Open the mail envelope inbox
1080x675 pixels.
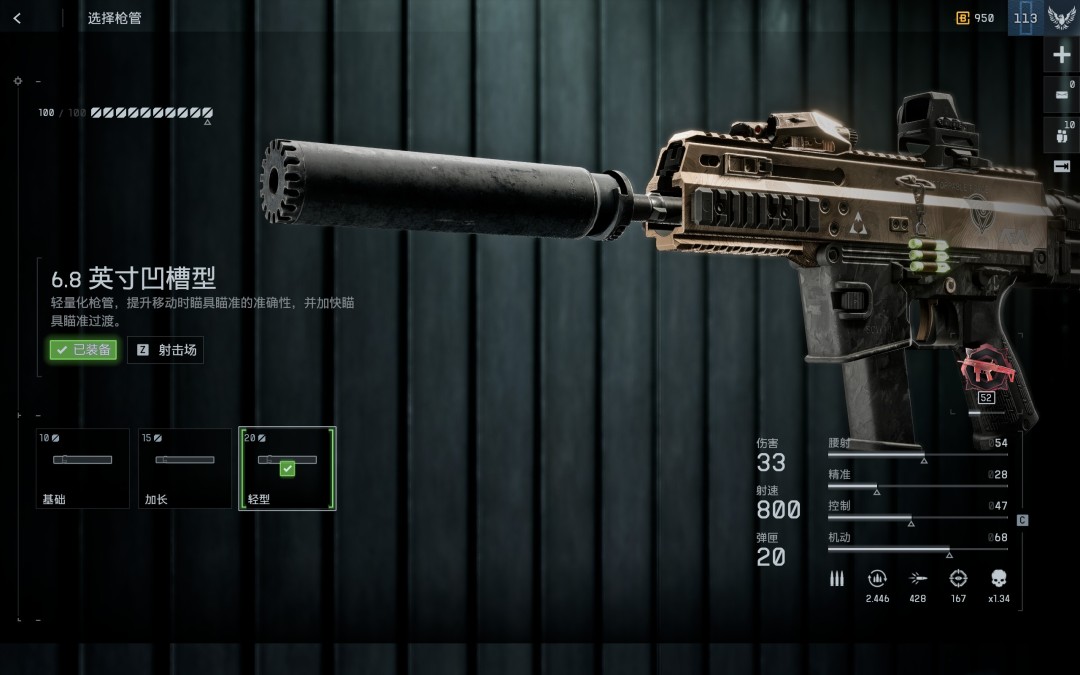1061,95
